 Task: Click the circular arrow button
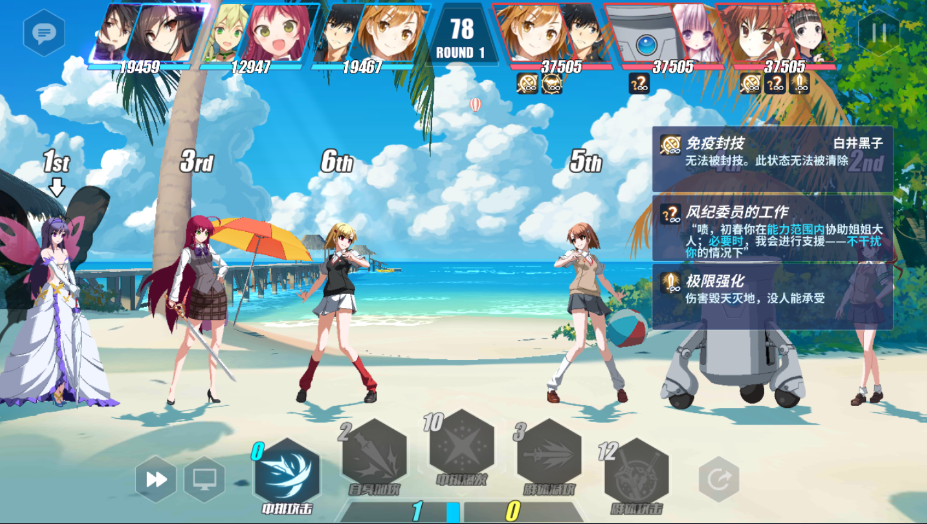point(717,480)
